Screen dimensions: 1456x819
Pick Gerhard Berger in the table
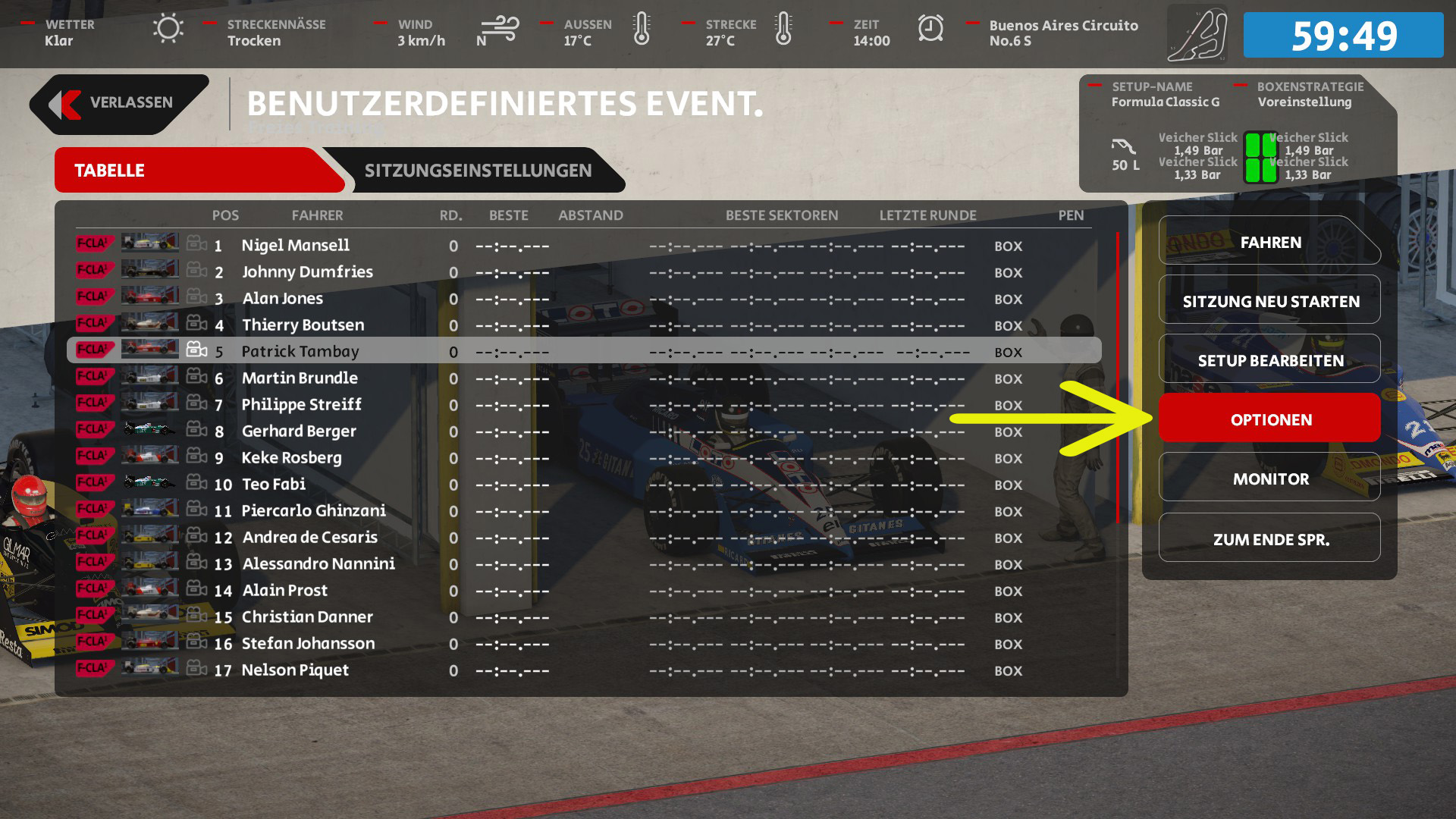point(299,431)
